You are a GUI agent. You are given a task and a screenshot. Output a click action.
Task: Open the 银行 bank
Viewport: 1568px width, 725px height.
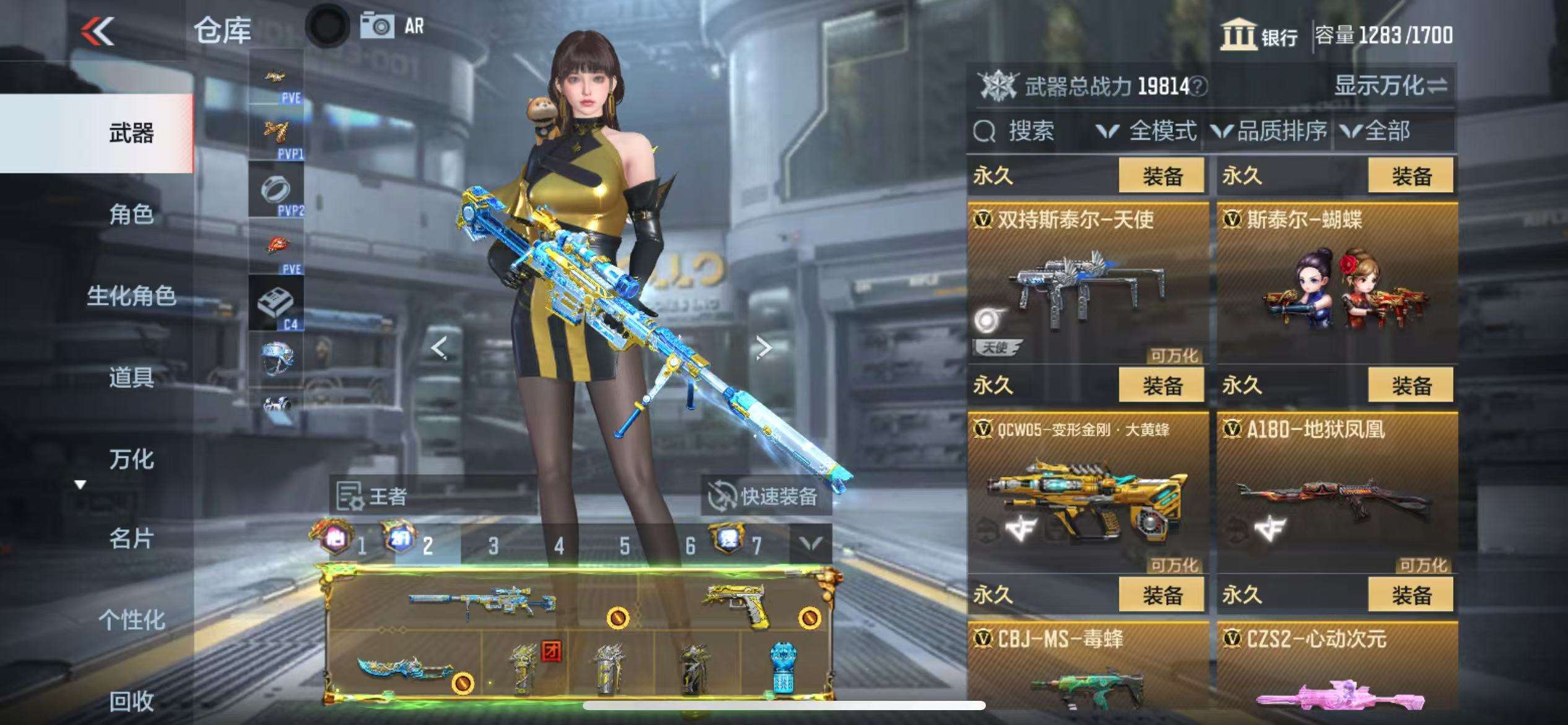point(1259,35)
